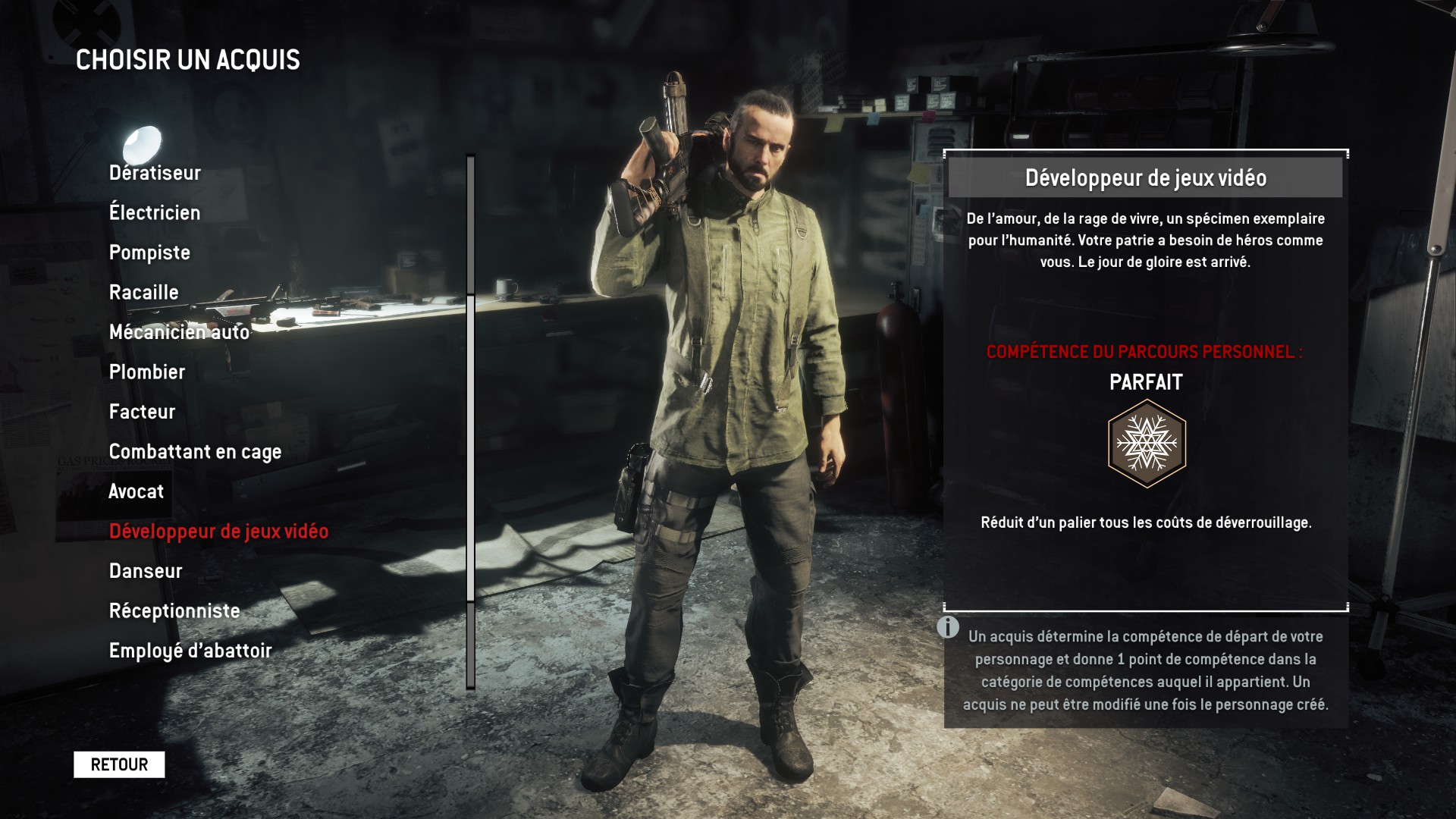The height and width of the screenshot is (819, 1456).
Task: Pick the Pompiste background
Action: 149,253
